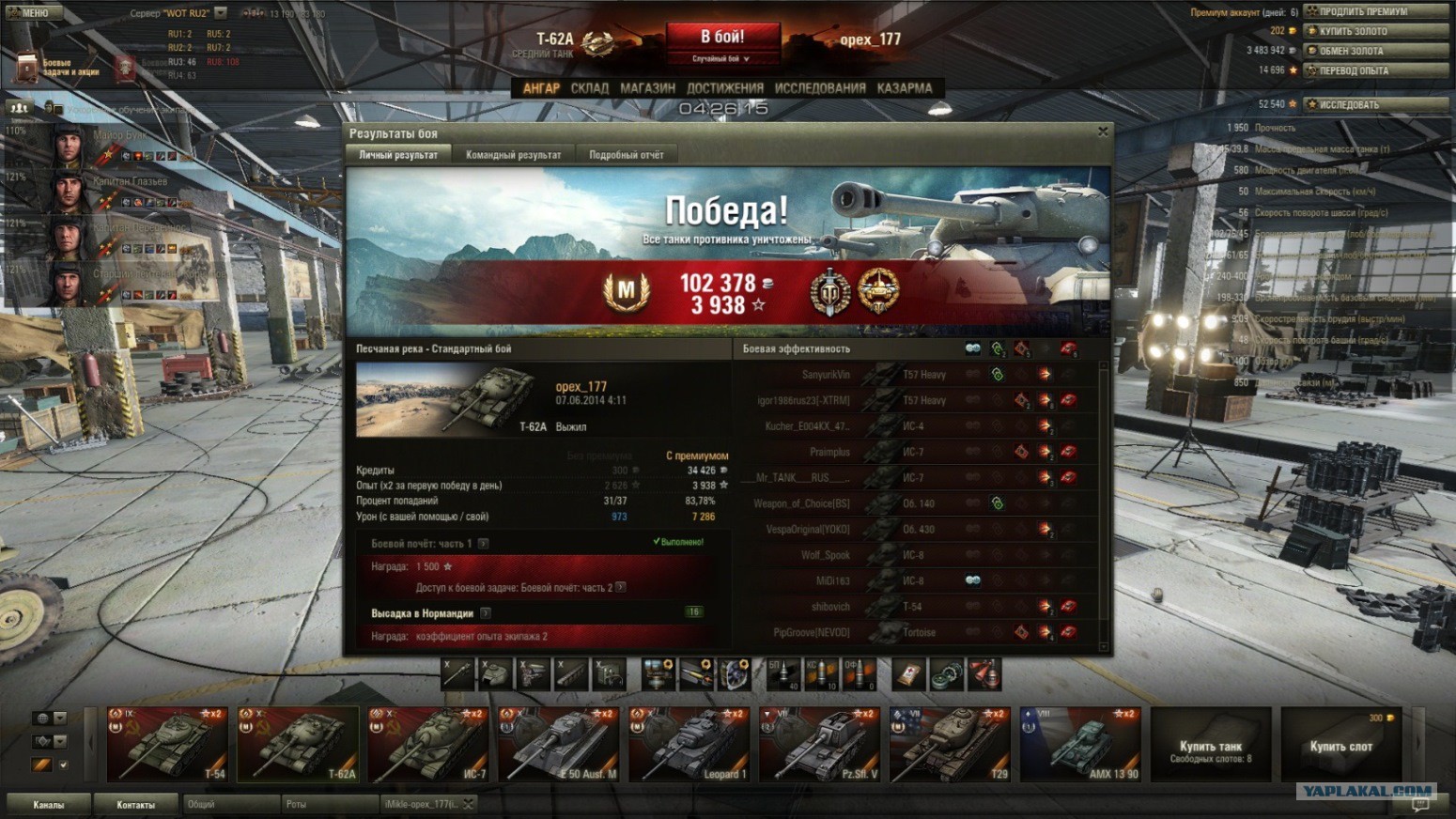Switch to Командный результат tab
Screen dimensions: 1456x819
coord(513,155)
